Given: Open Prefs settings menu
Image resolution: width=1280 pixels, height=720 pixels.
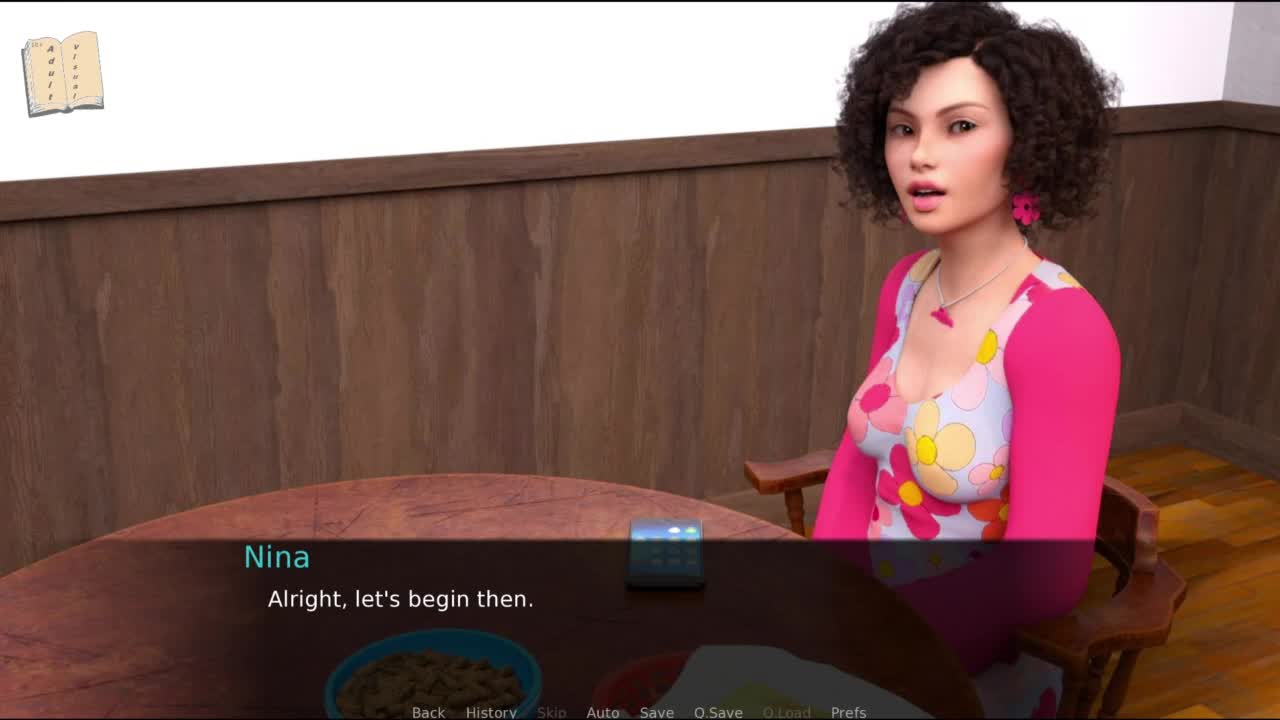Looking at the screenshot, I should click(848, 712).
